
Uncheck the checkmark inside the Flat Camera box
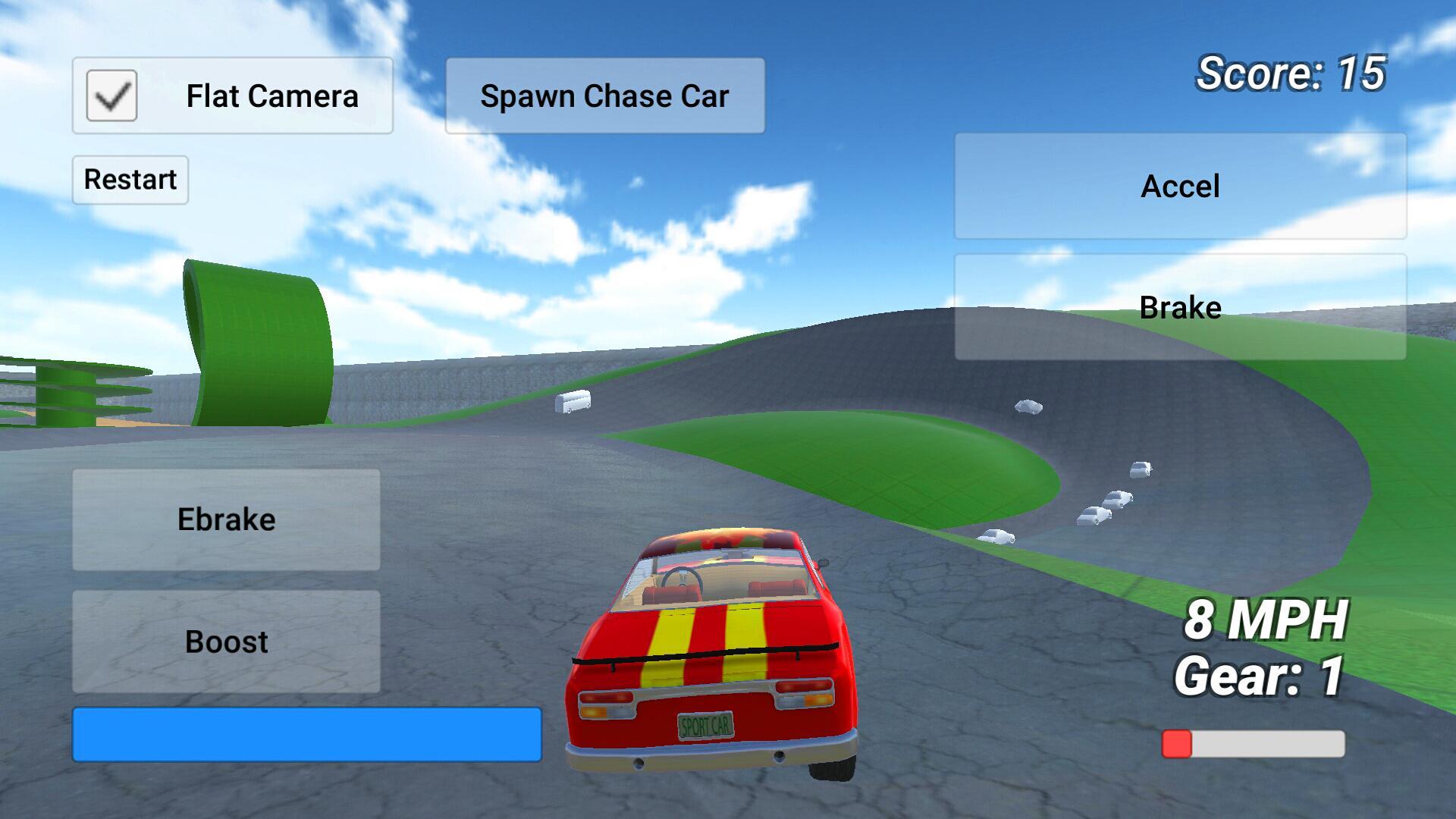point(110,94)
